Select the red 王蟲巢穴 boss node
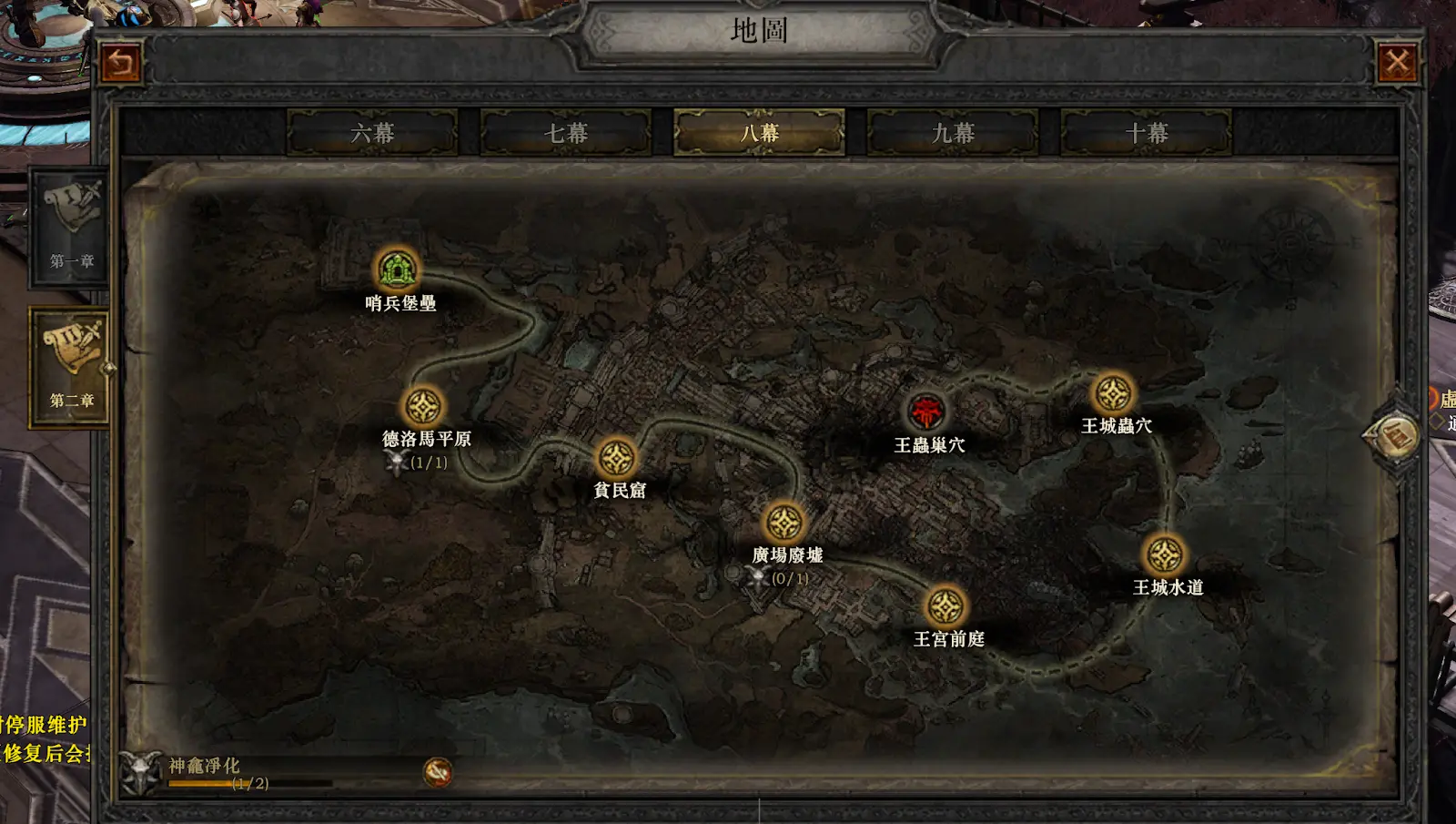 pos(926,412)
